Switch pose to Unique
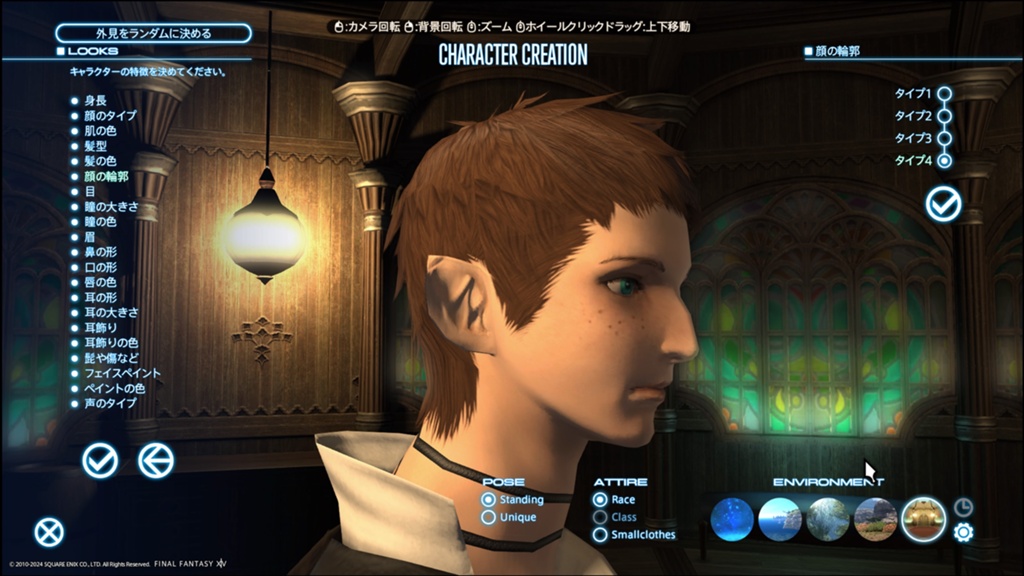Image resolution: width=1024 pixels, height=576 pixels. point(489,517)
